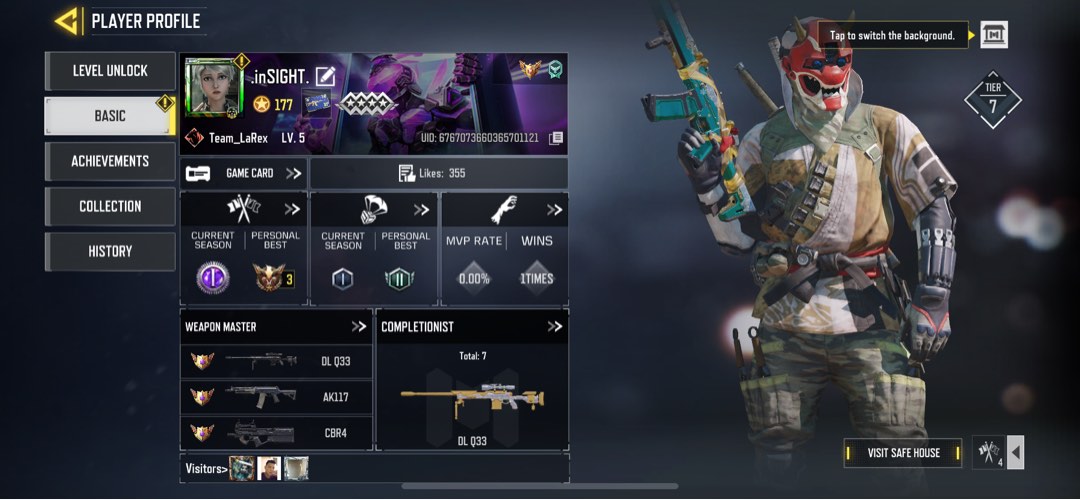
Task: Select the AK117 weapon row
Action: coord(276,397)
